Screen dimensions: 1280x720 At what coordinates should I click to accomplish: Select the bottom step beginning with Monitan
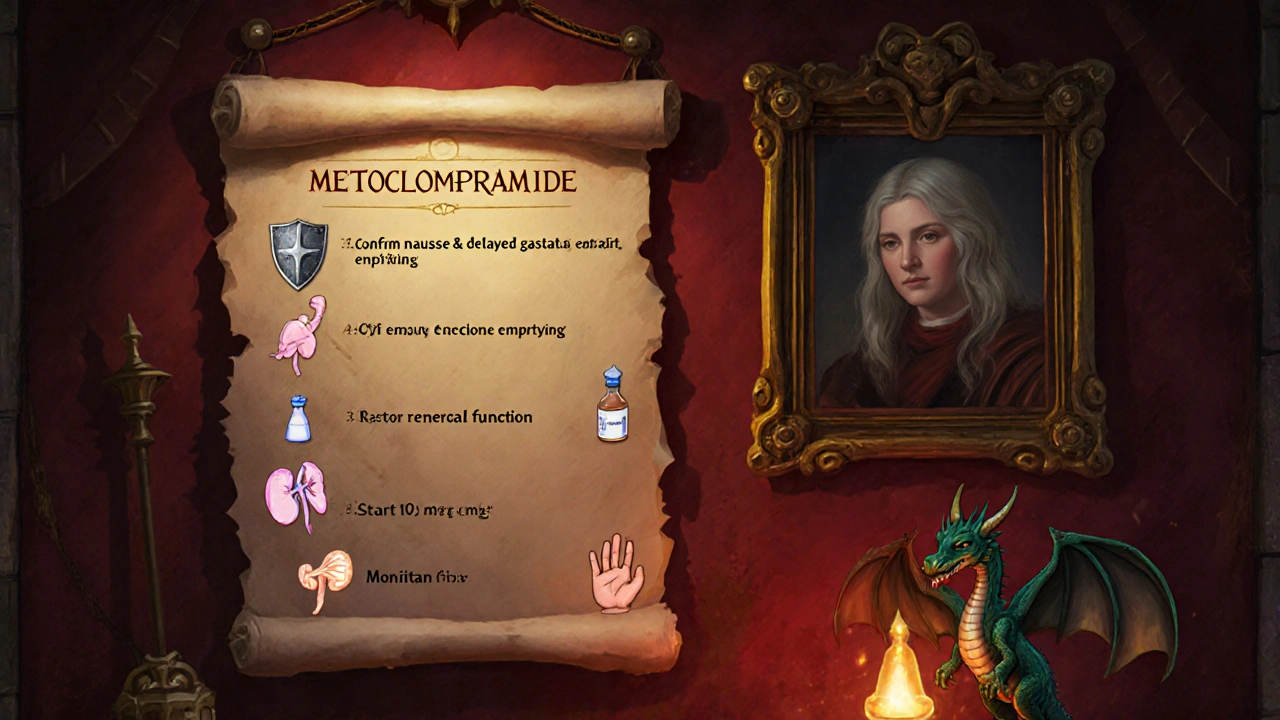point(417,577)
